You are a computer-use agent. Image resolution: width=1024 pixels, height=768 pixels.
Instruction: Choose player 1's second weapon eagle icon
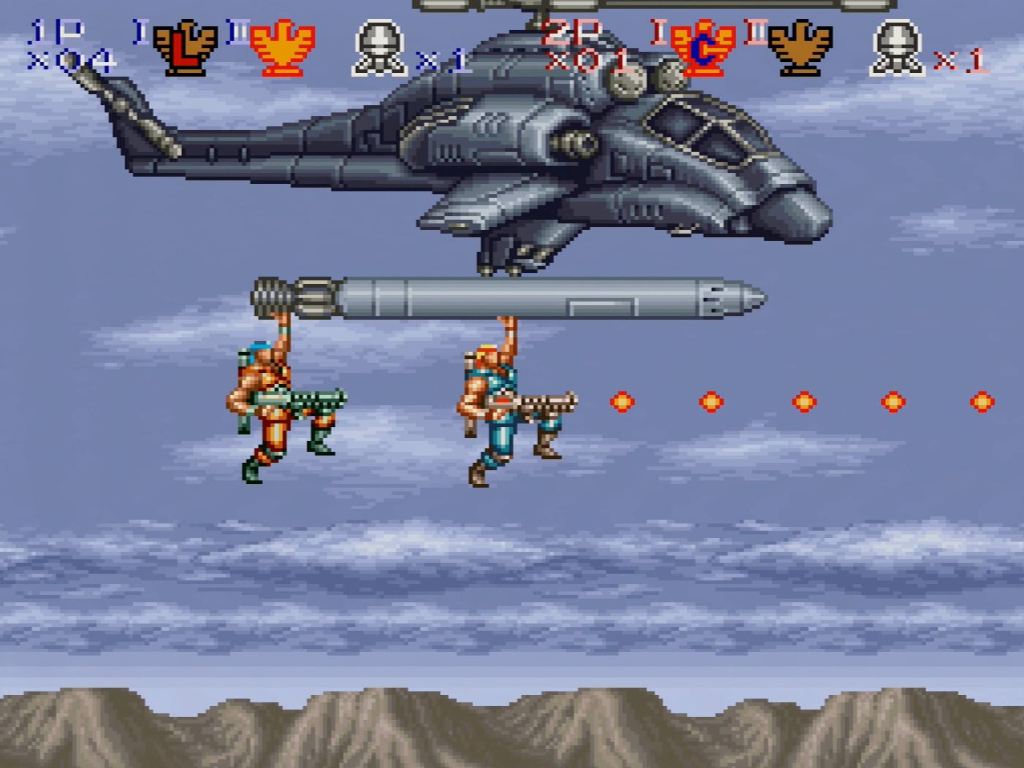tap(282, 50)
